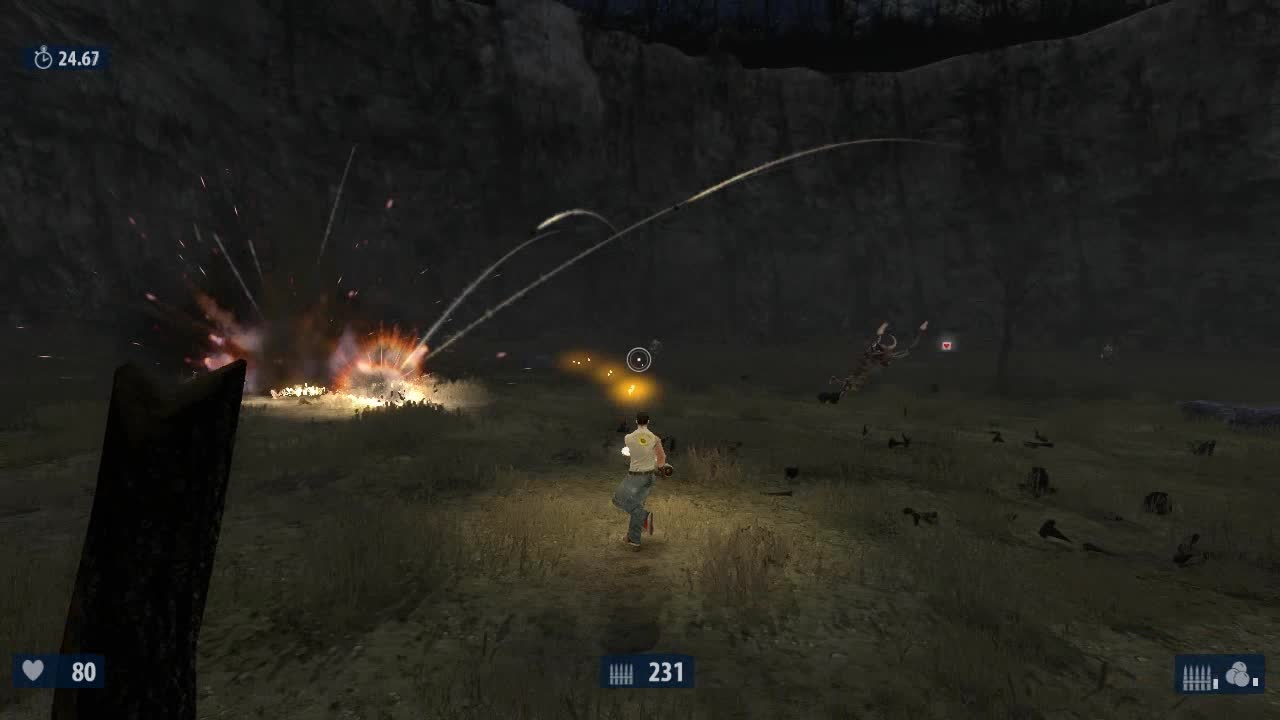1280x720 pixels.
Task: Select the rifle bullets ammo icon
Action: (1197, 675)
